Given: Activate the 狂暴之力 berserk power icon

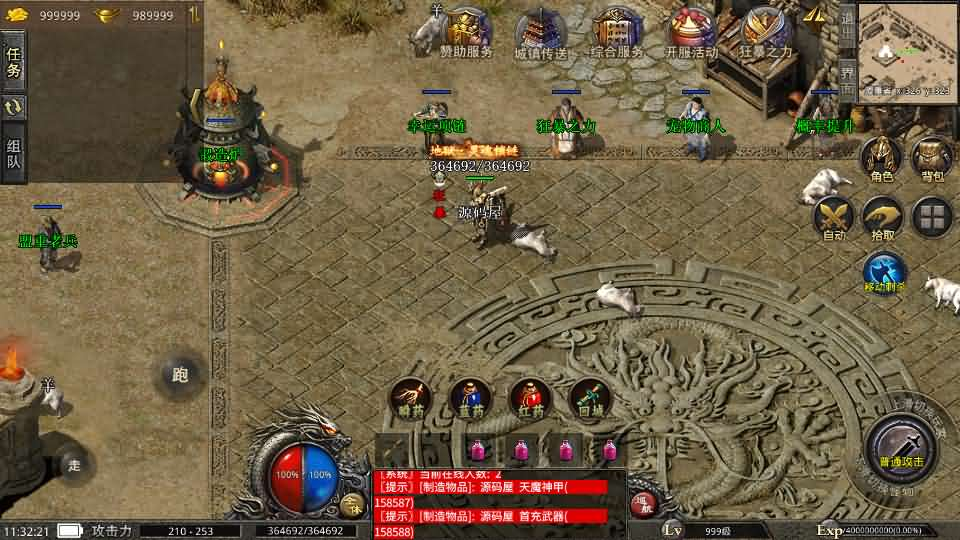Looking at the screenshot, I should point(766,33).
